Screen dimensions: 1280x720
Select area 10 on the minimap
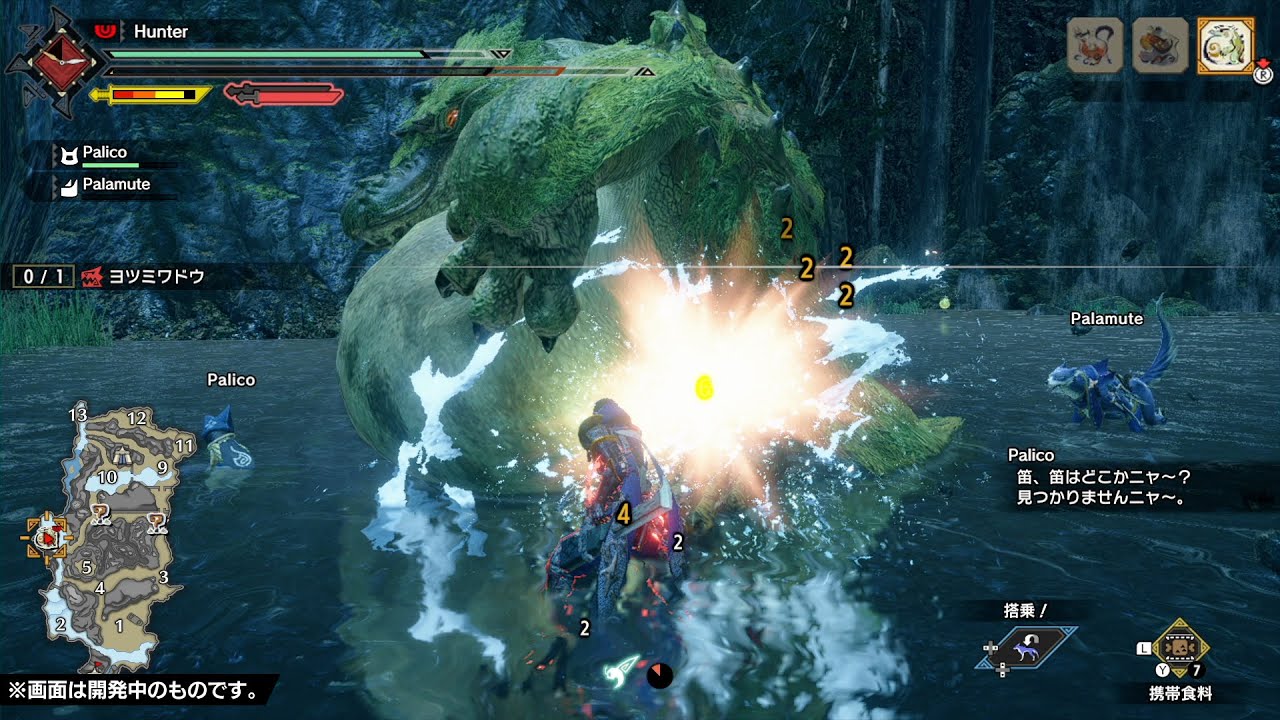(107, 478)
